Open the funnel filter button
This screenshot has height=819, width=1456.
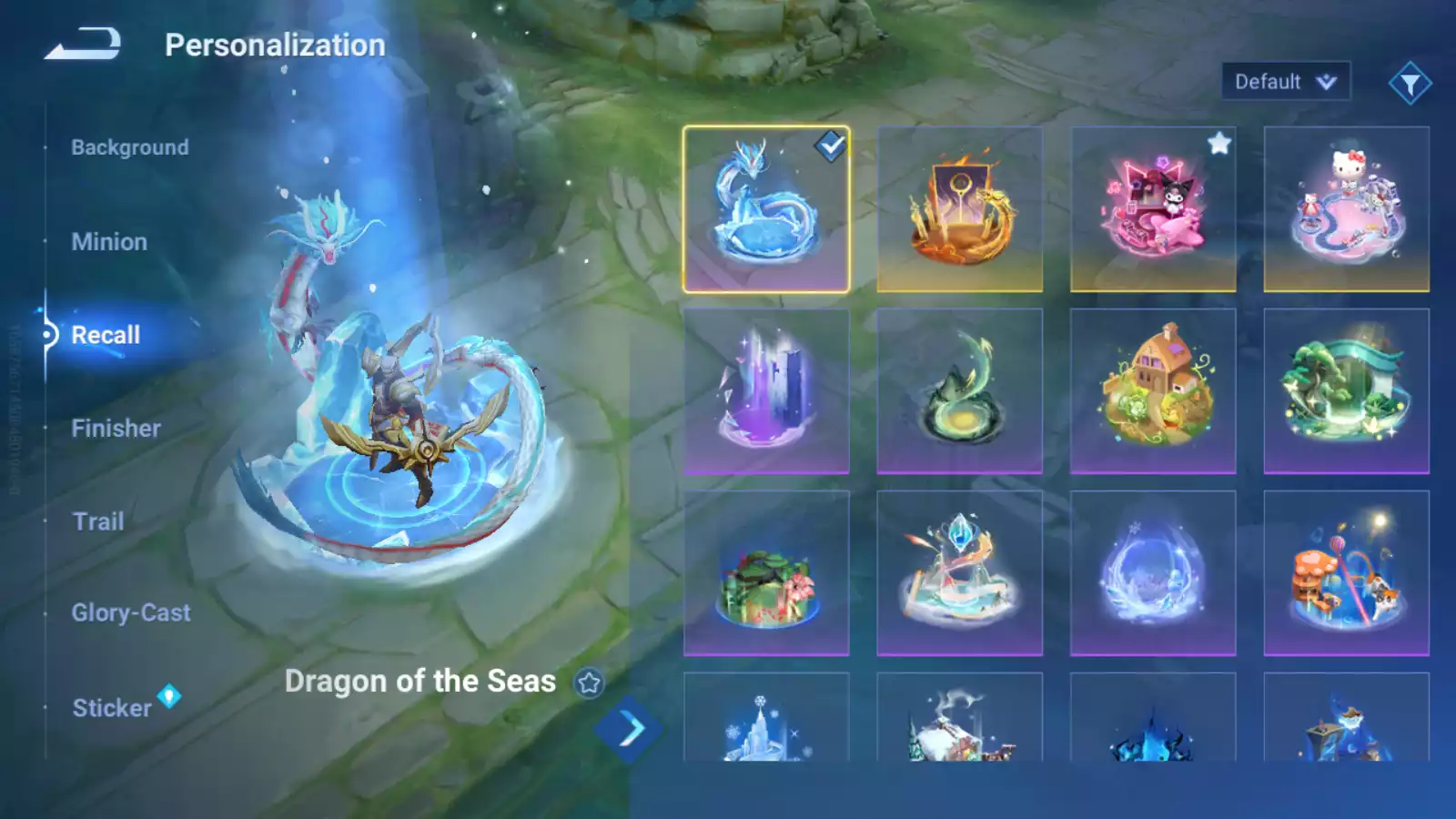pos(1410,84)
